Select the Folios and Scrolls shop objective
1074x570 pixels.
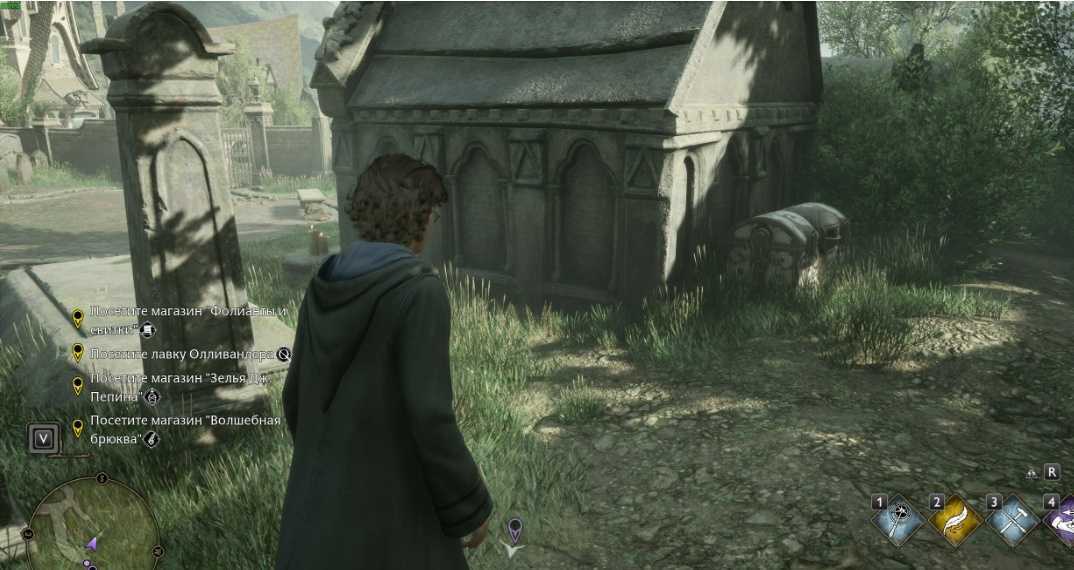tap(187, 319)
